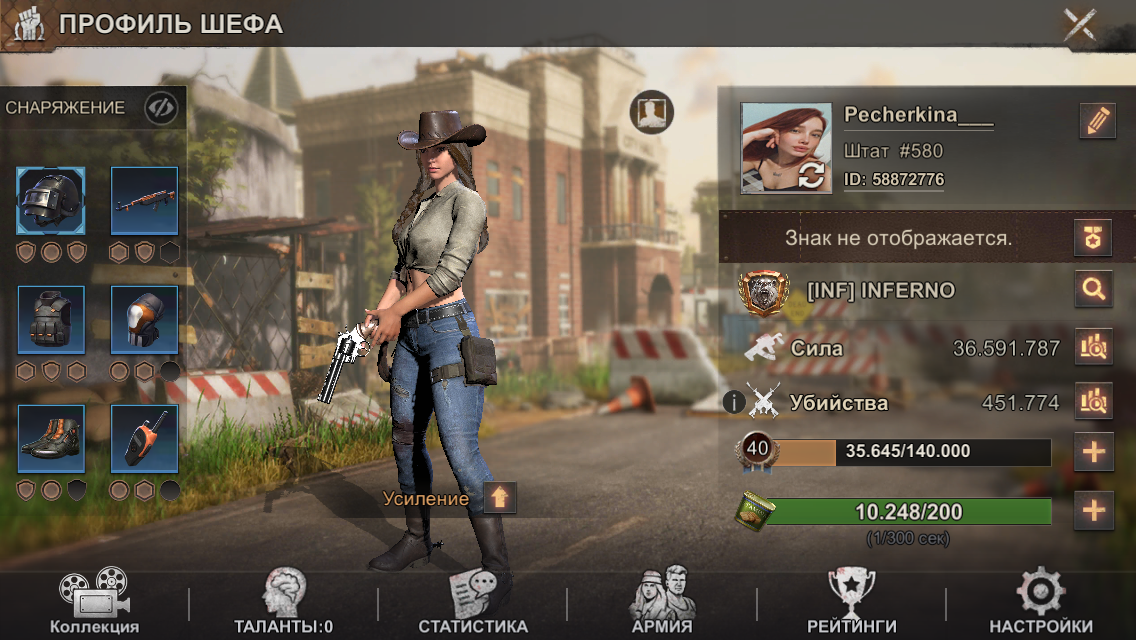Screen dimensions: 1136x640
Task: Select the body armor vest slot
Action: pyautogui.click(x=51, y=319)
